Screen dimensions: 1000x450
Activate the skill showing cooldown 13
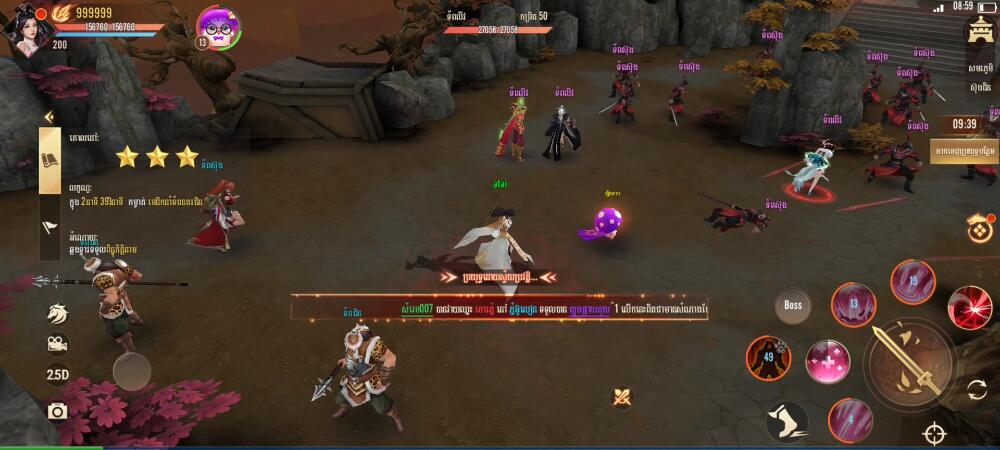(853, 304)
